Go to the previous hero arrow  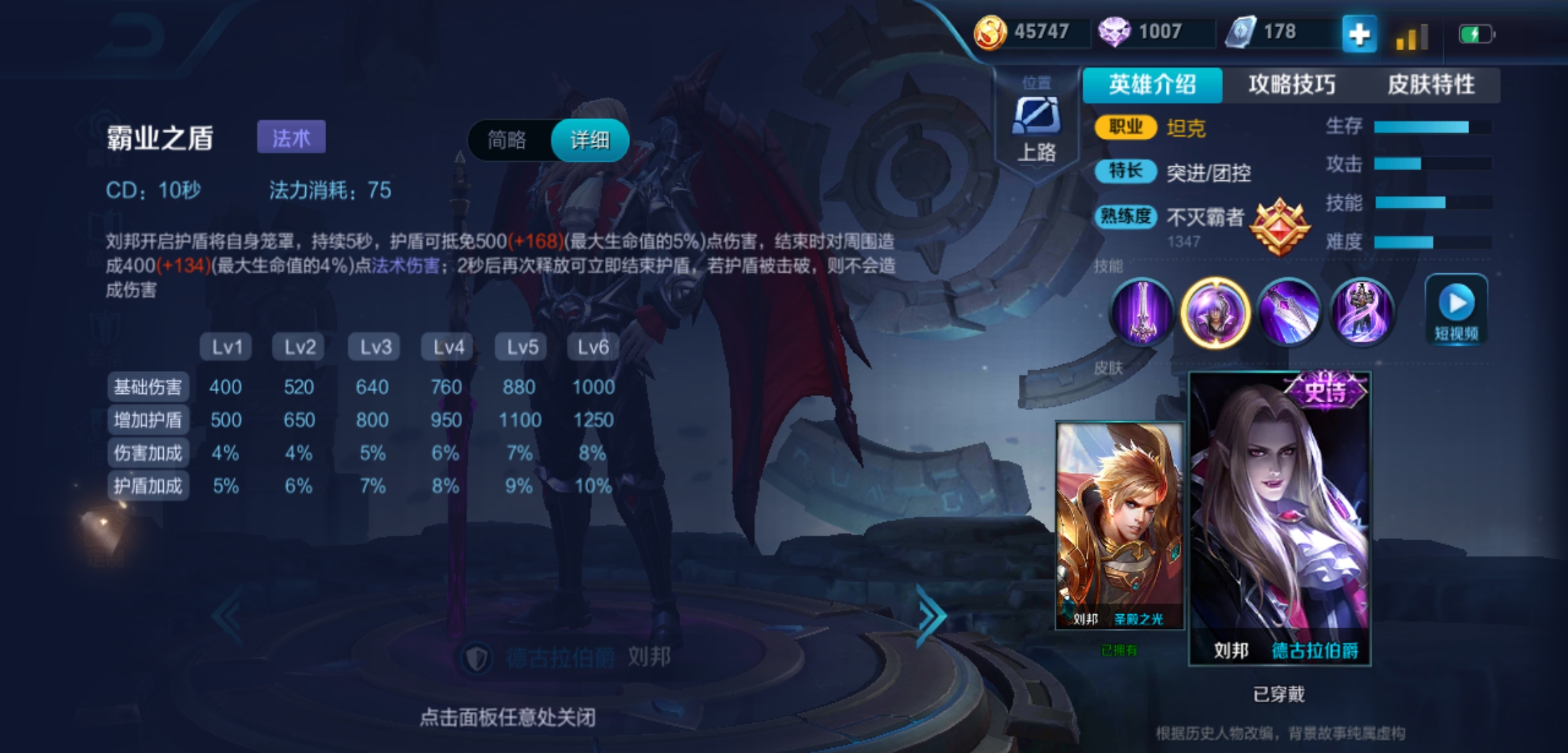[229, 616]
